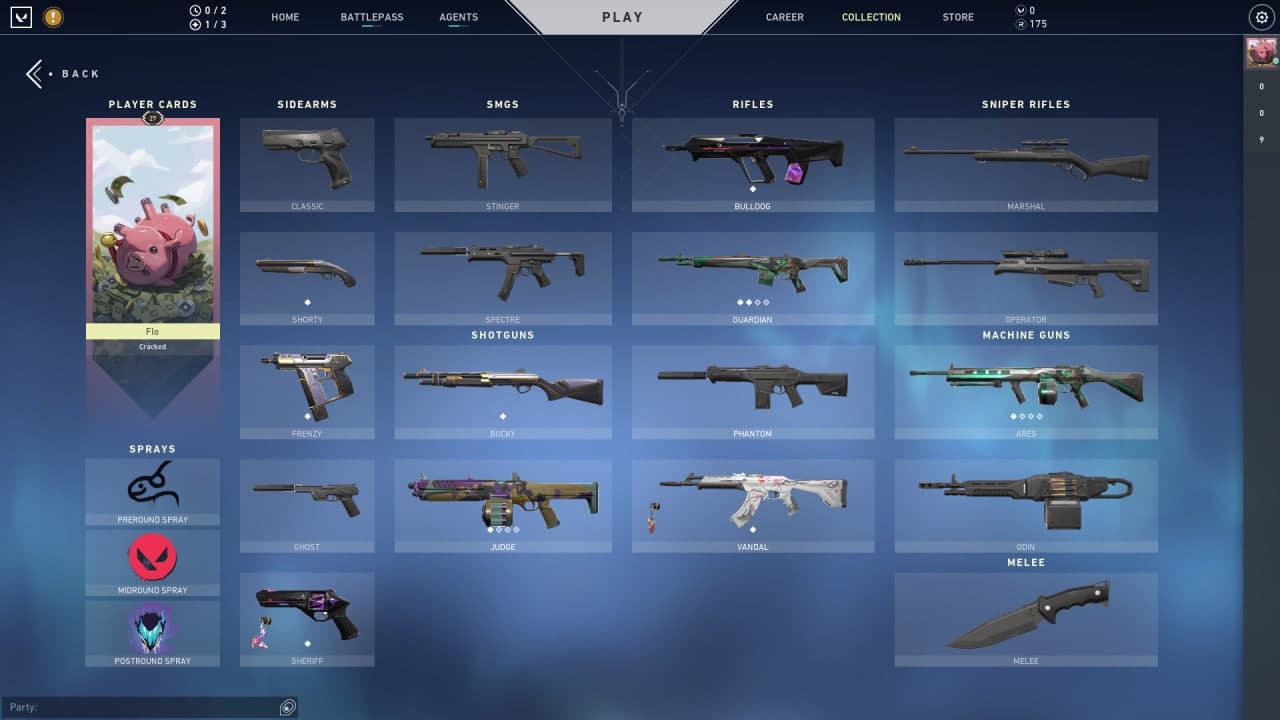
Task: Click the Radianite Points icon showing 175
Action: [1021, 23]
